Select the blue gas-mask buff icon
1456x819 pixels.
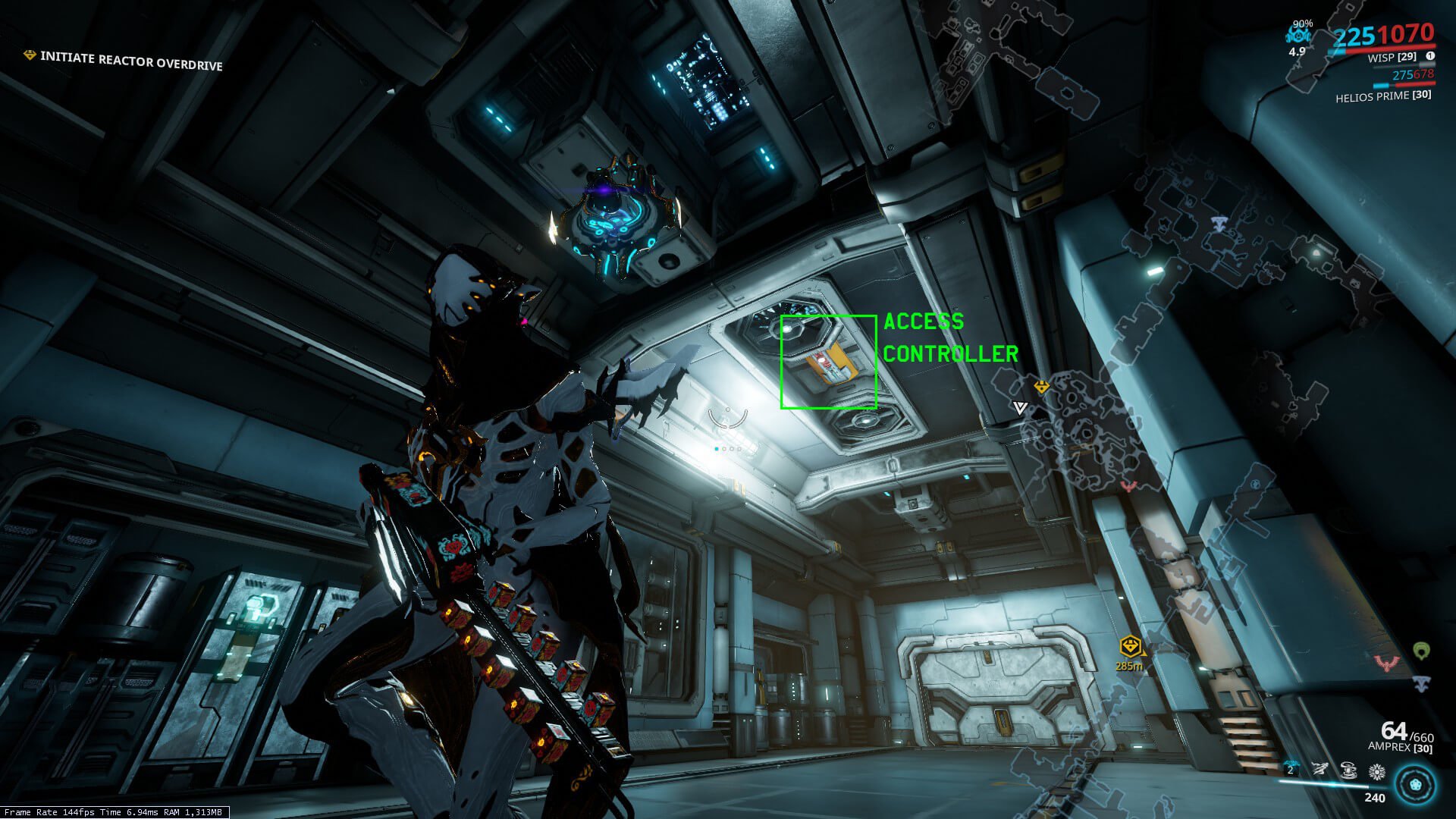click(1298, 35)
